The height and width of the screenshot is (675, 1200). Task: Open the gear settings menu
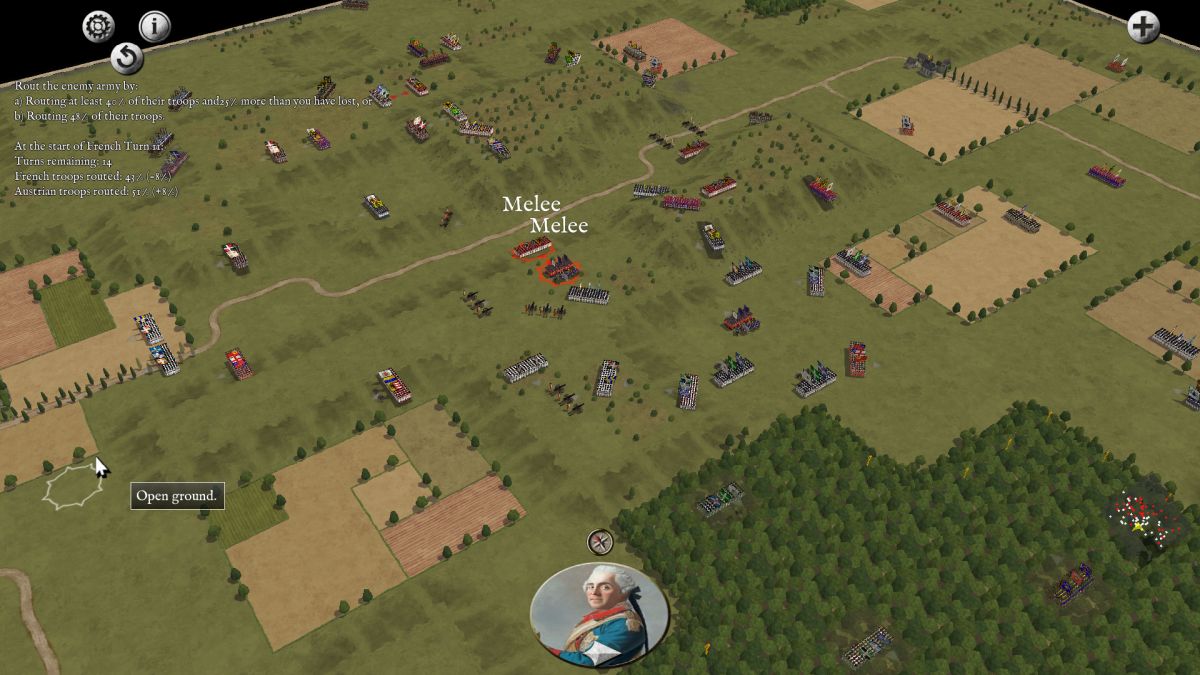98,26
